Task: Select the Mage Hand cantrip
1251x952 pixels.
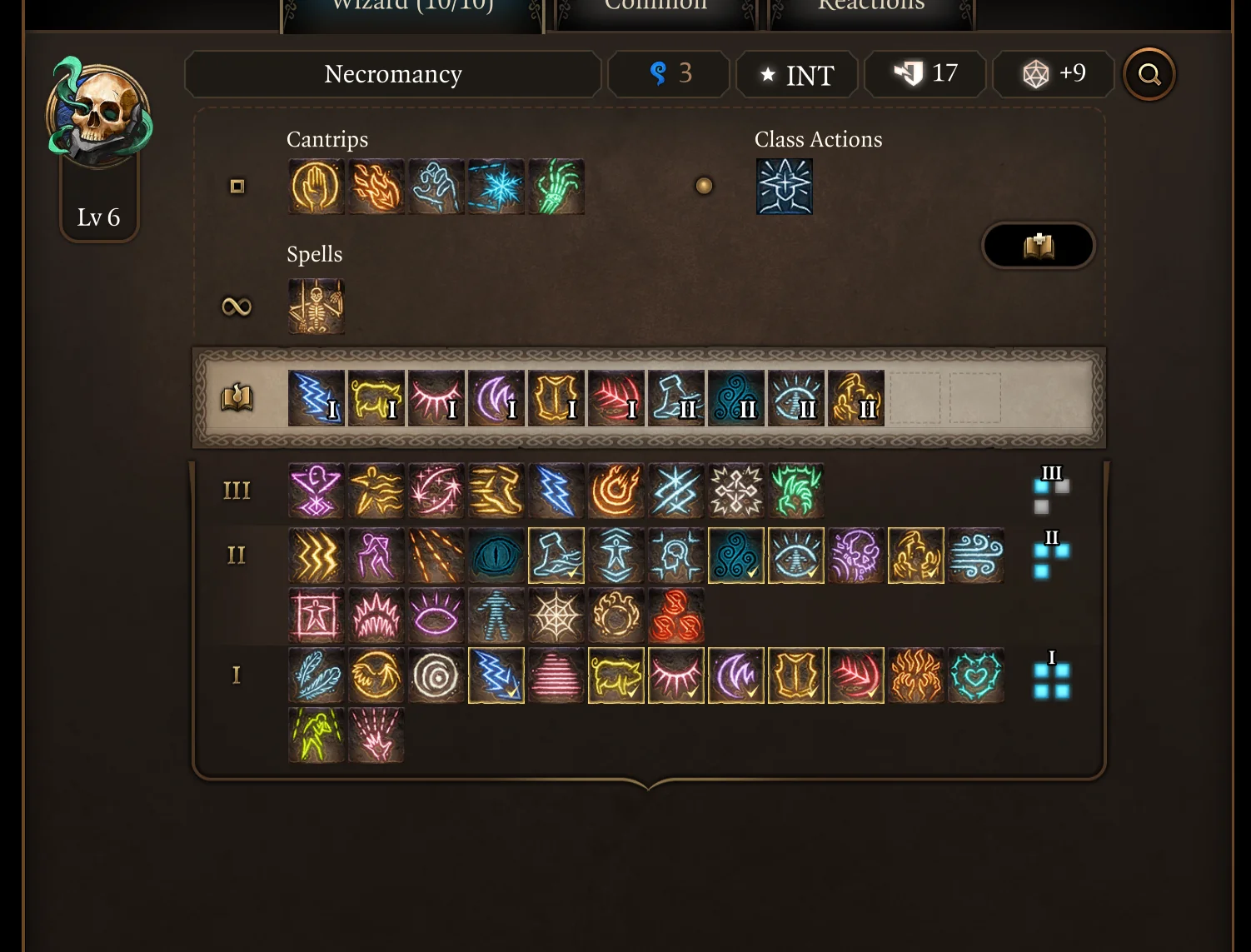Action: [316, 187]
